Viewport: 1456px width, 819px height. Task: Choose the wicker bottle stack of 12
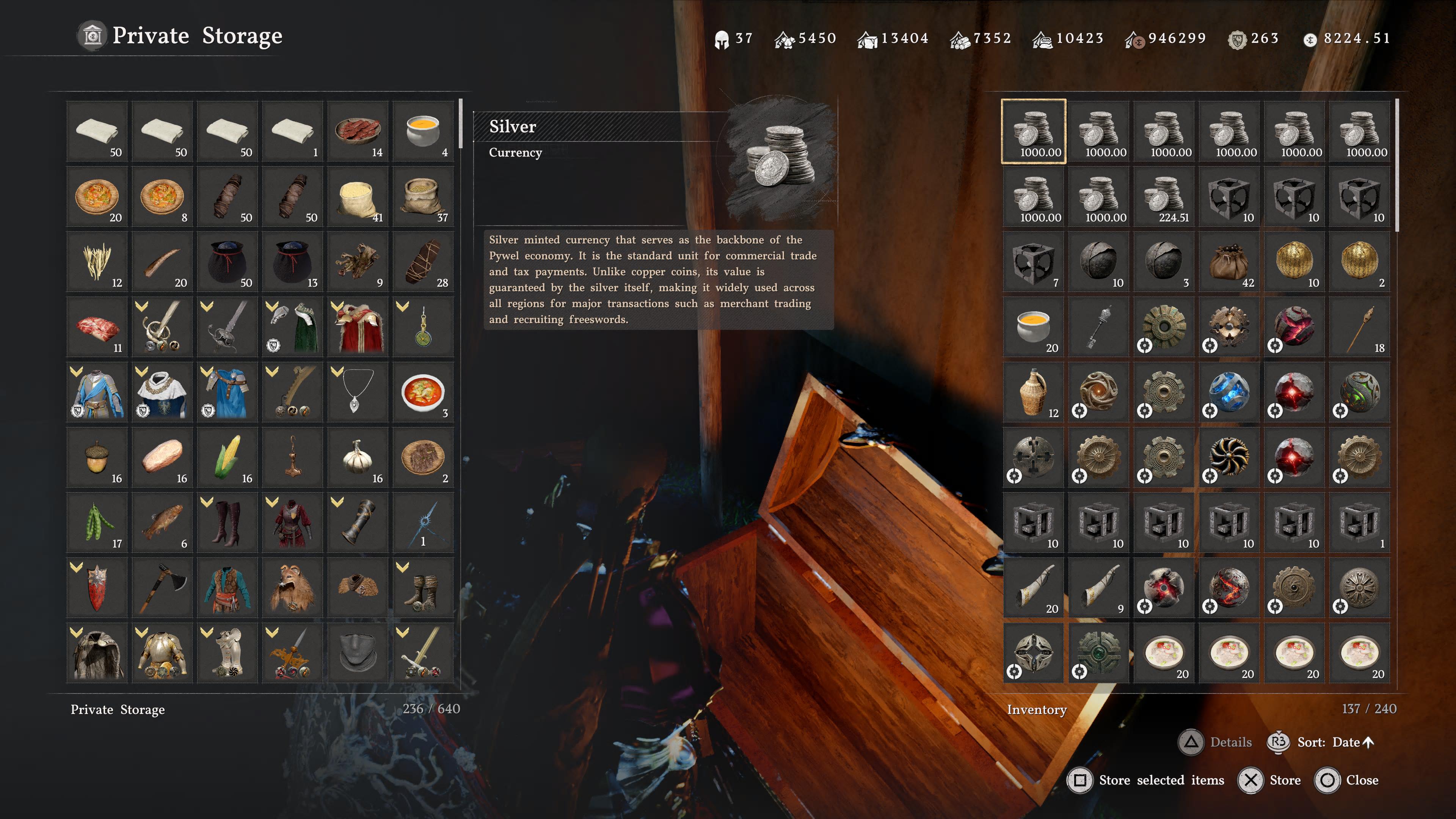click(1033, 392)
